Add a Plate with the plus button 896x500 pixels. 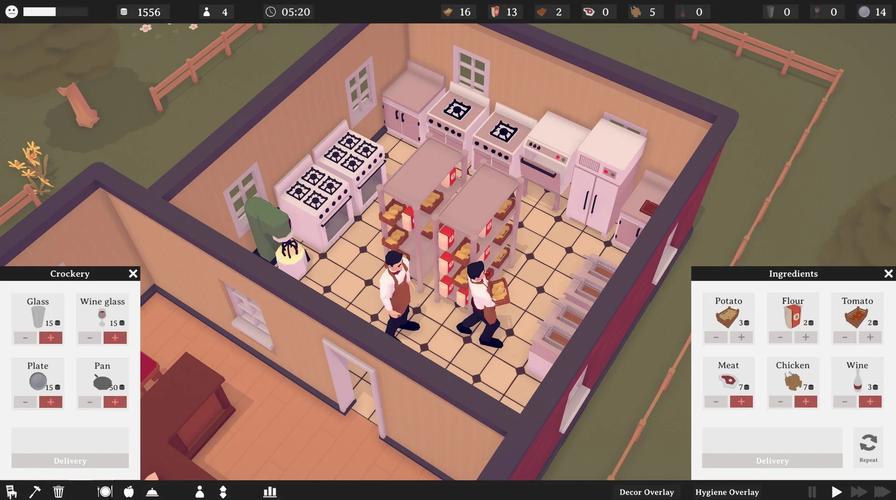tap(51, 402)
